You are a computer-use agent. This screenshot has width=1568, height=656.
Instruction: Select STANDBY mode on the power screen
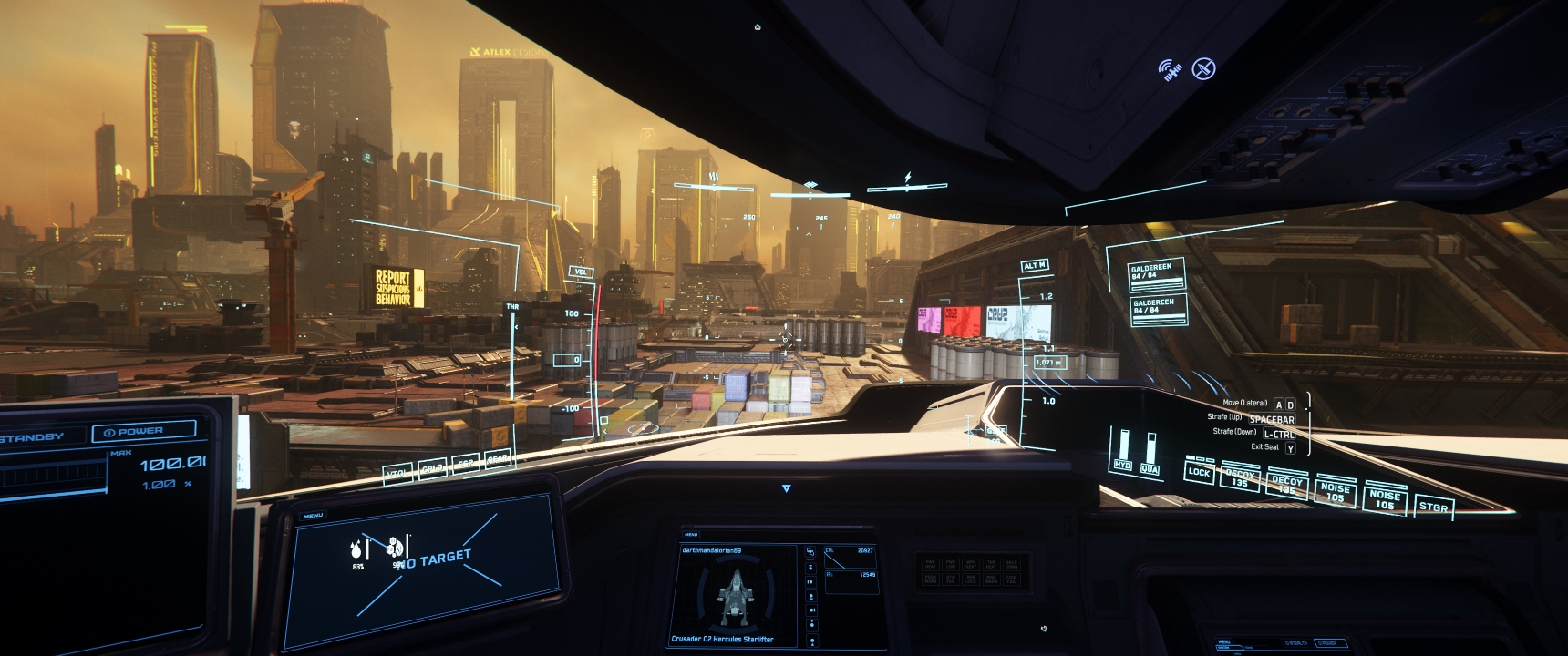[x=38, y=437]
